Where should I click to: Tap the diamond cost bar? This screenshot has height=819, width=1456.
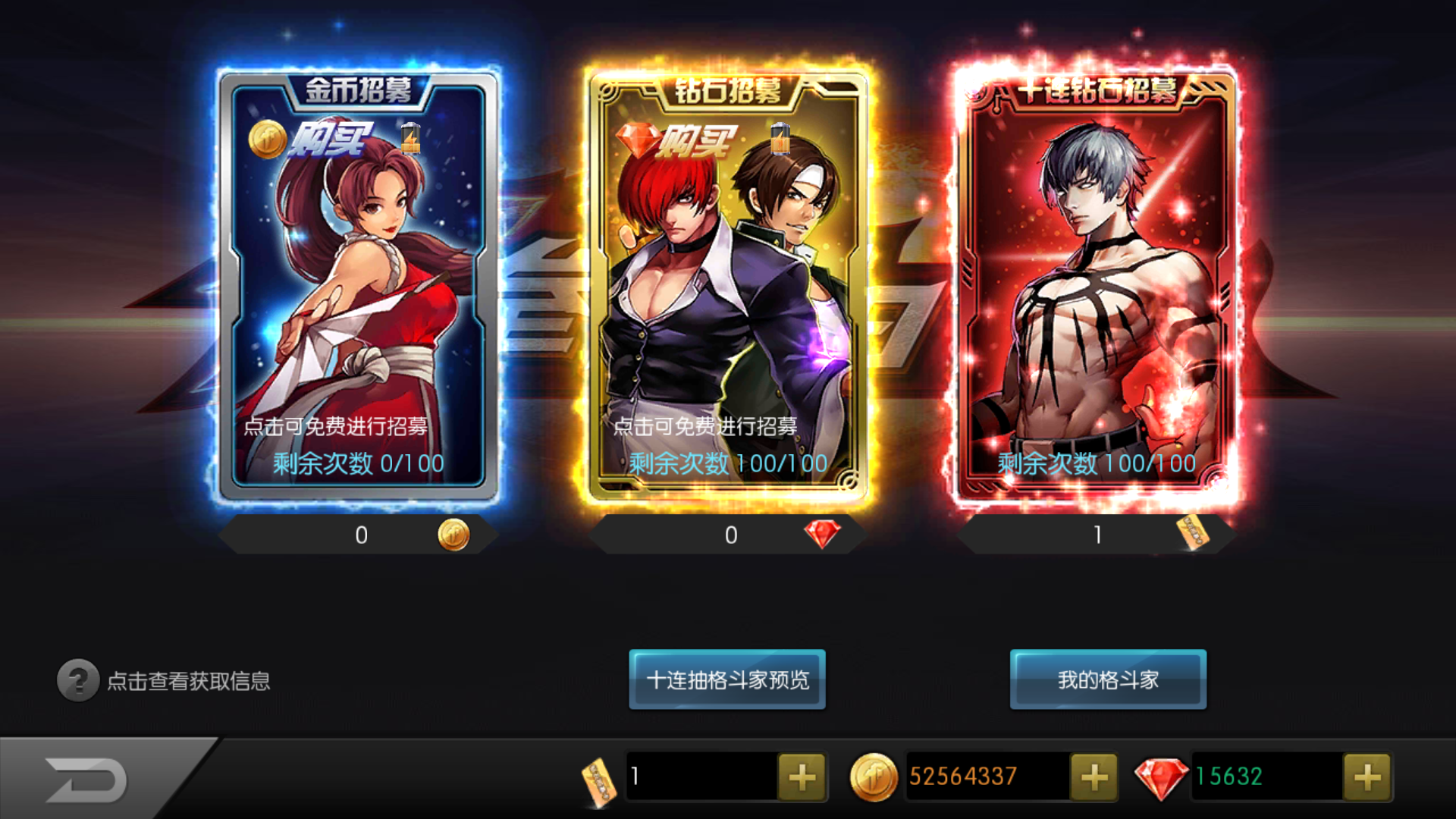[726, 535]
